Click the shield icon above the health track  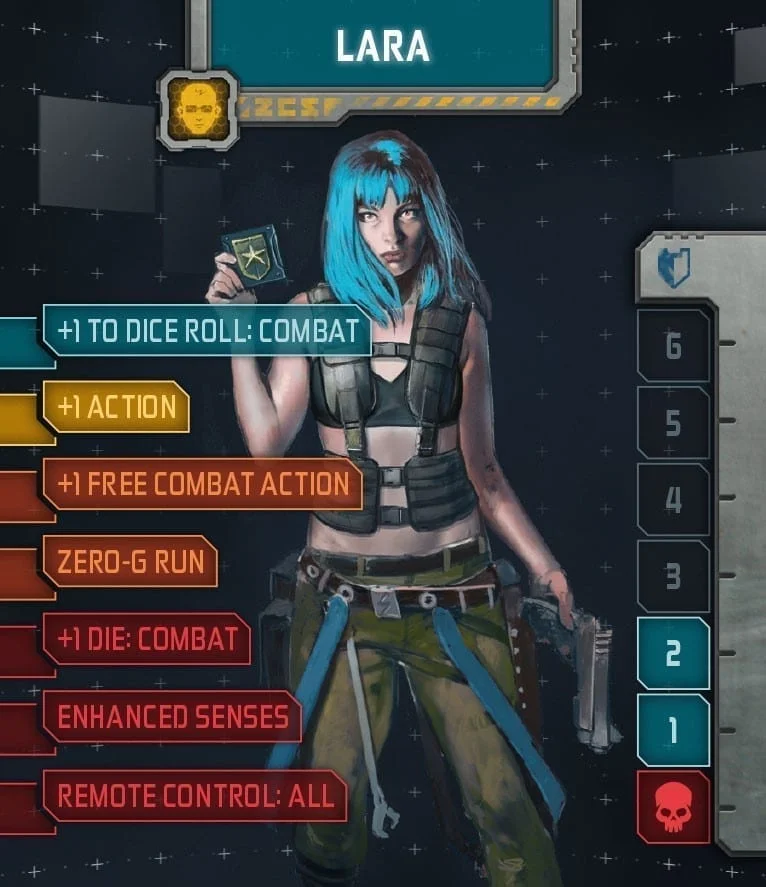pyautogui.click(x=674, y=268)
